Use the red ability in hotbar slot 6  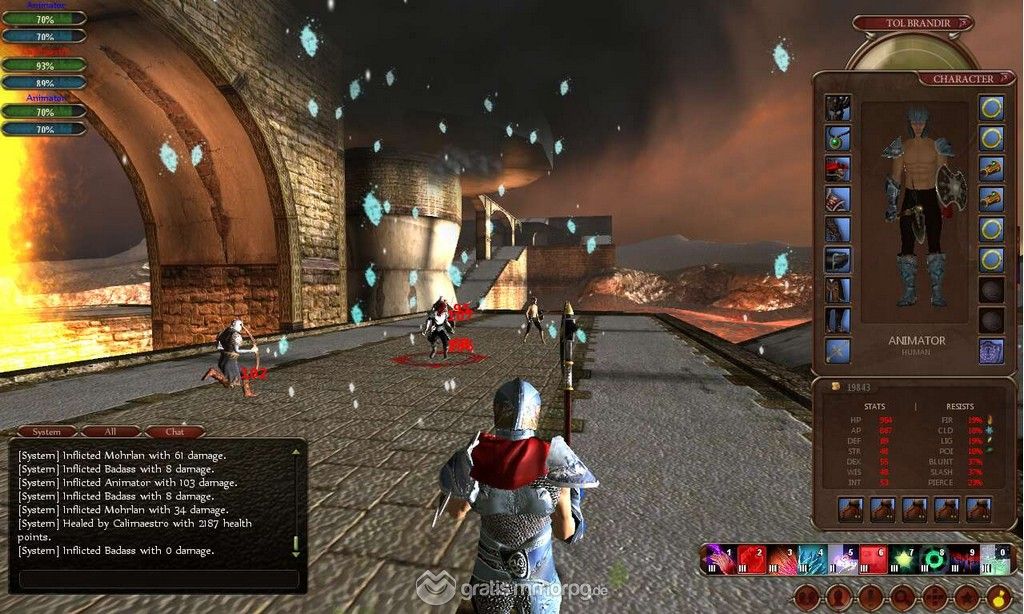tap(873, 559)
